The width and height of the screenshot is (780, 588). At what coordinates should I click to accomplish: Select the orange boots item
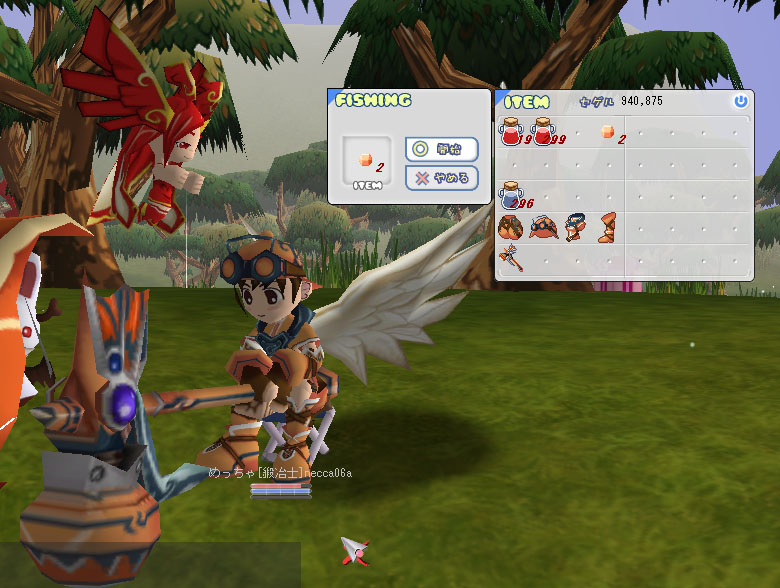[607, 227]
